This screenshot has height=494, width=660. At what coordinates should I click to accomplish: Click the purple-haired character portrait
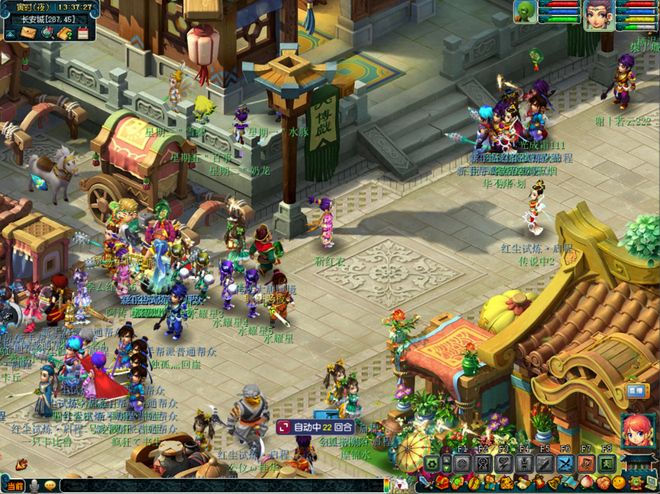[x=600, y=13]
